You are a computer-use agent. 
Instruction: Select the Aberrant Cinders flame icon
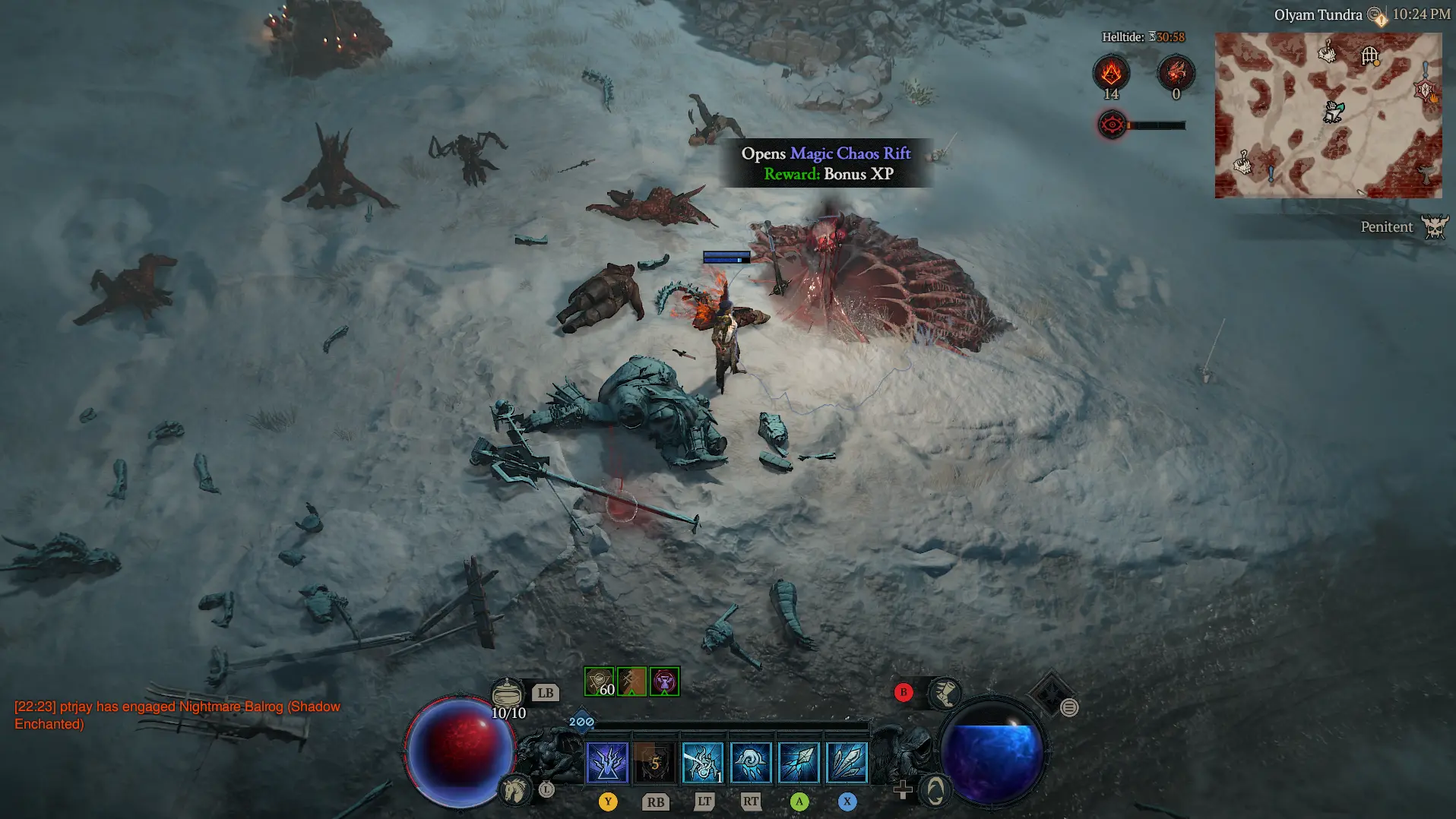[1111, 73]
